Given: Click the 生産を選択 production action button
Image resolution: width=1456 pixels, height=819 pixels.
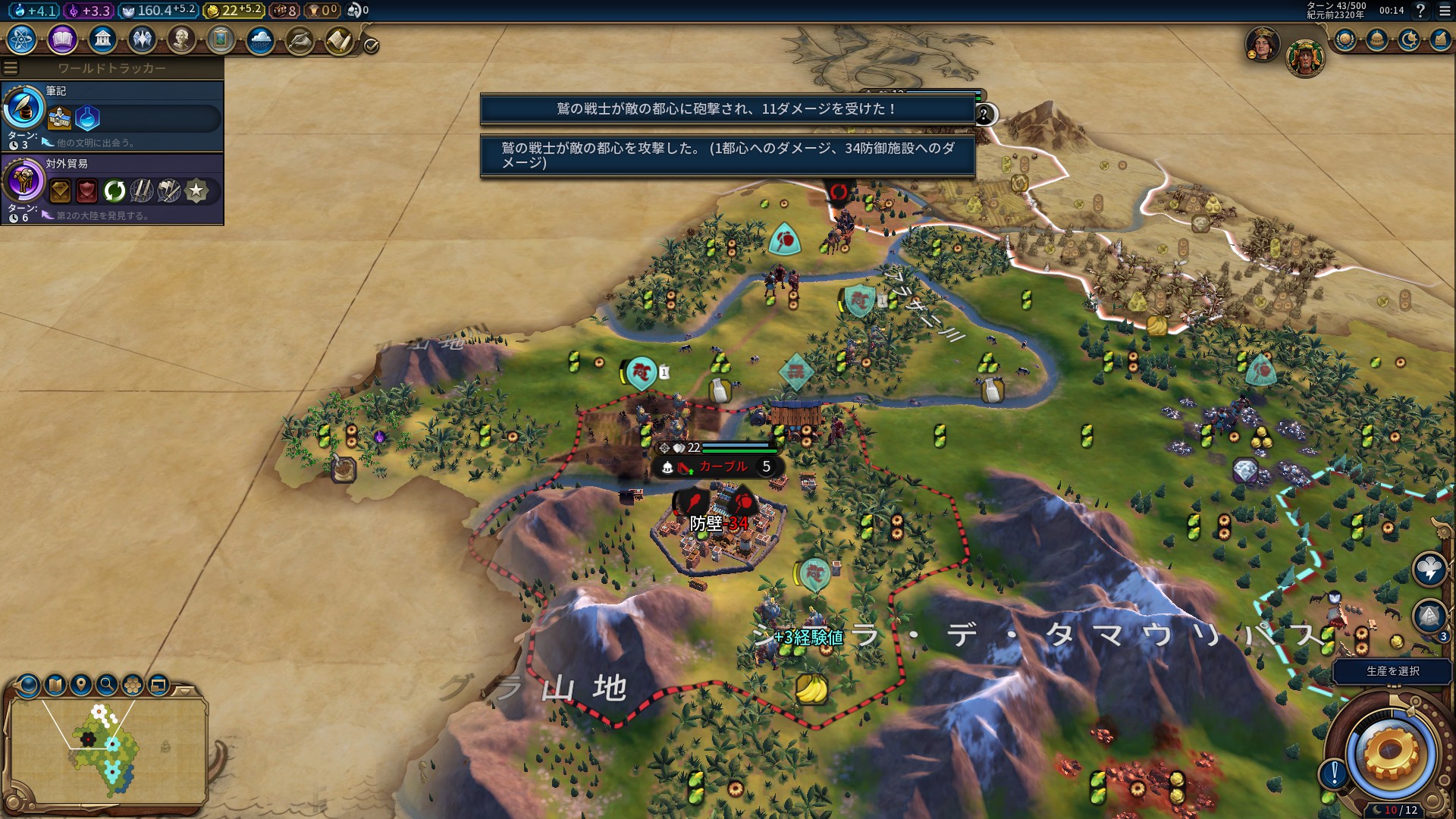Looking at the screenshot, I should coord(1392,671).
